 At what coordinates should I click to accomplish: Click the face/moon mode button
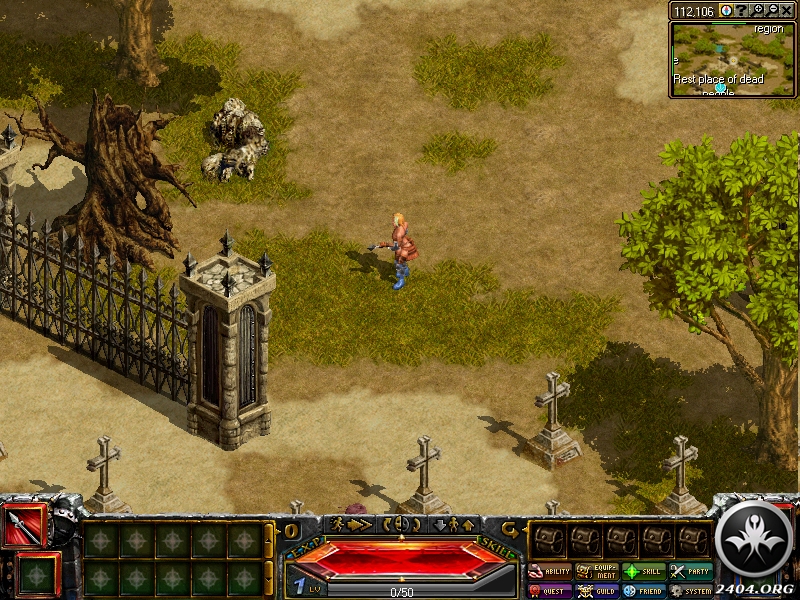click(x=400, y=524)
